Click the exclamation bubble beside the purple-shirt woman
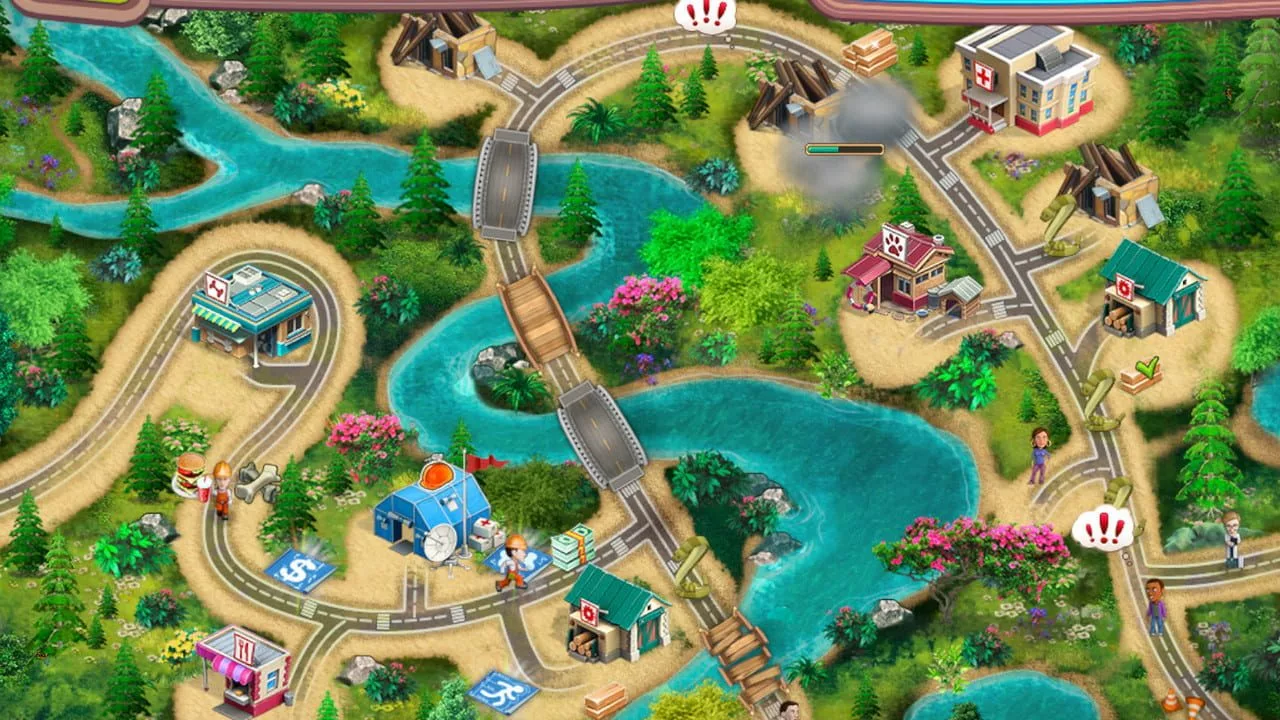Screen dimensions: 1280x720 [x=1104, y=528]
